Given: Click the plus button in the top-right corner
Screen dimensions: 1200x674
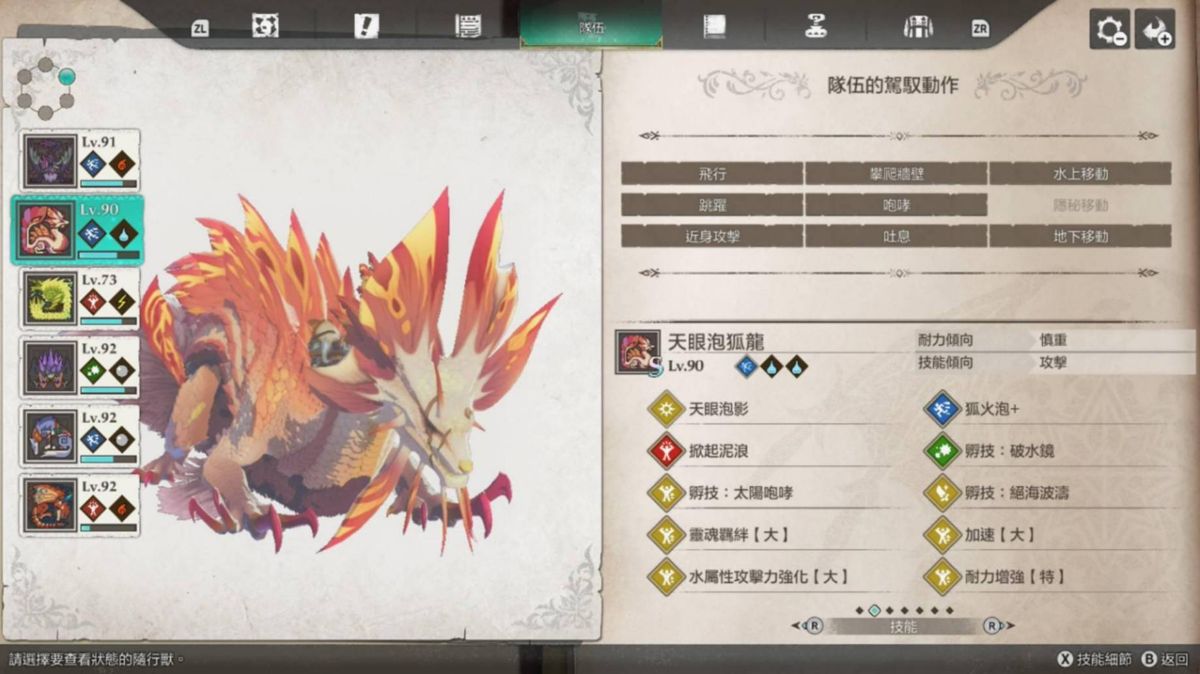Looking at the screenshot, I should 1155,30.
